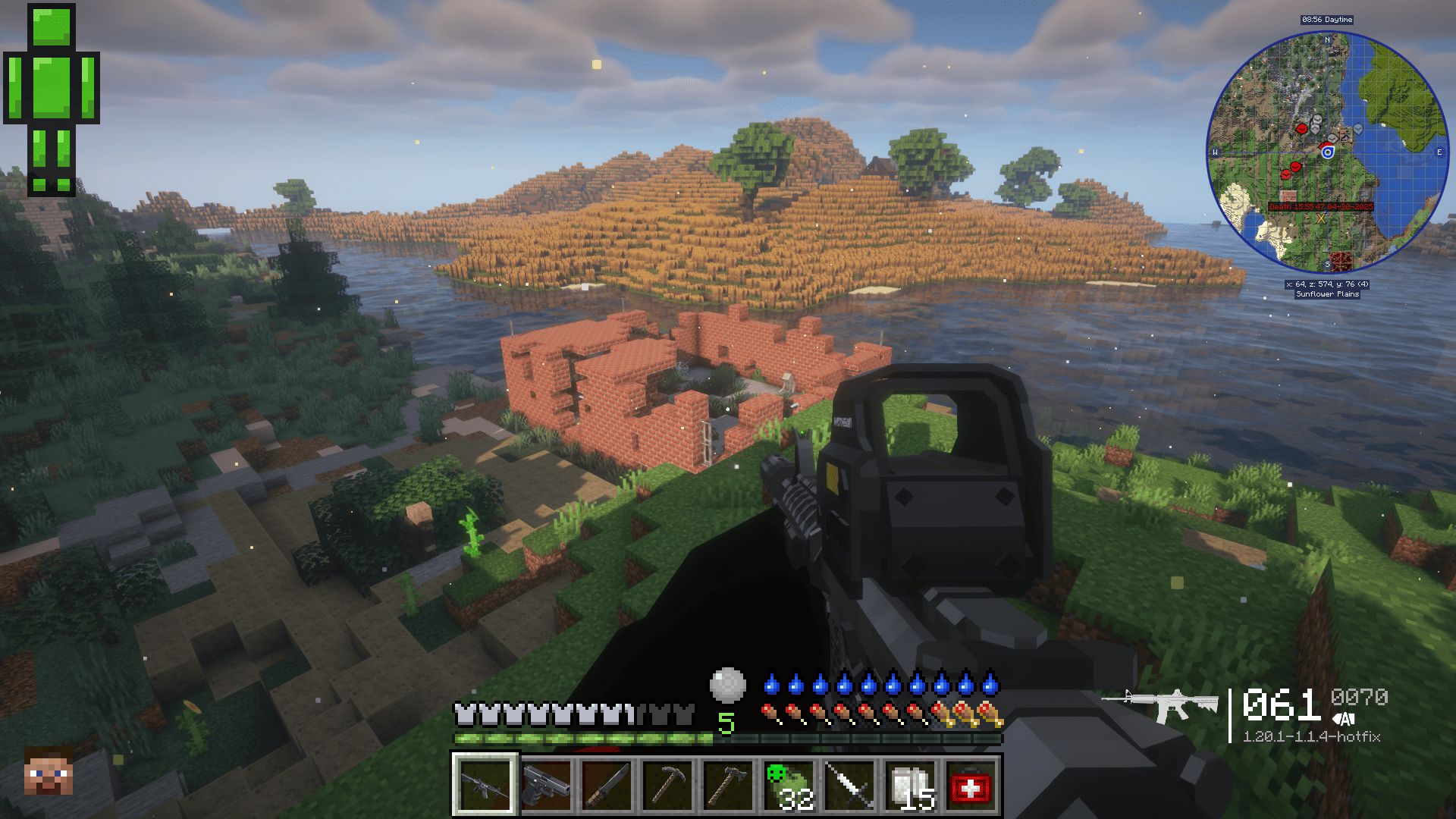Screen dimensions: 1456x819
Task: Click the green body armor status figure
Action: coord(52,100)
